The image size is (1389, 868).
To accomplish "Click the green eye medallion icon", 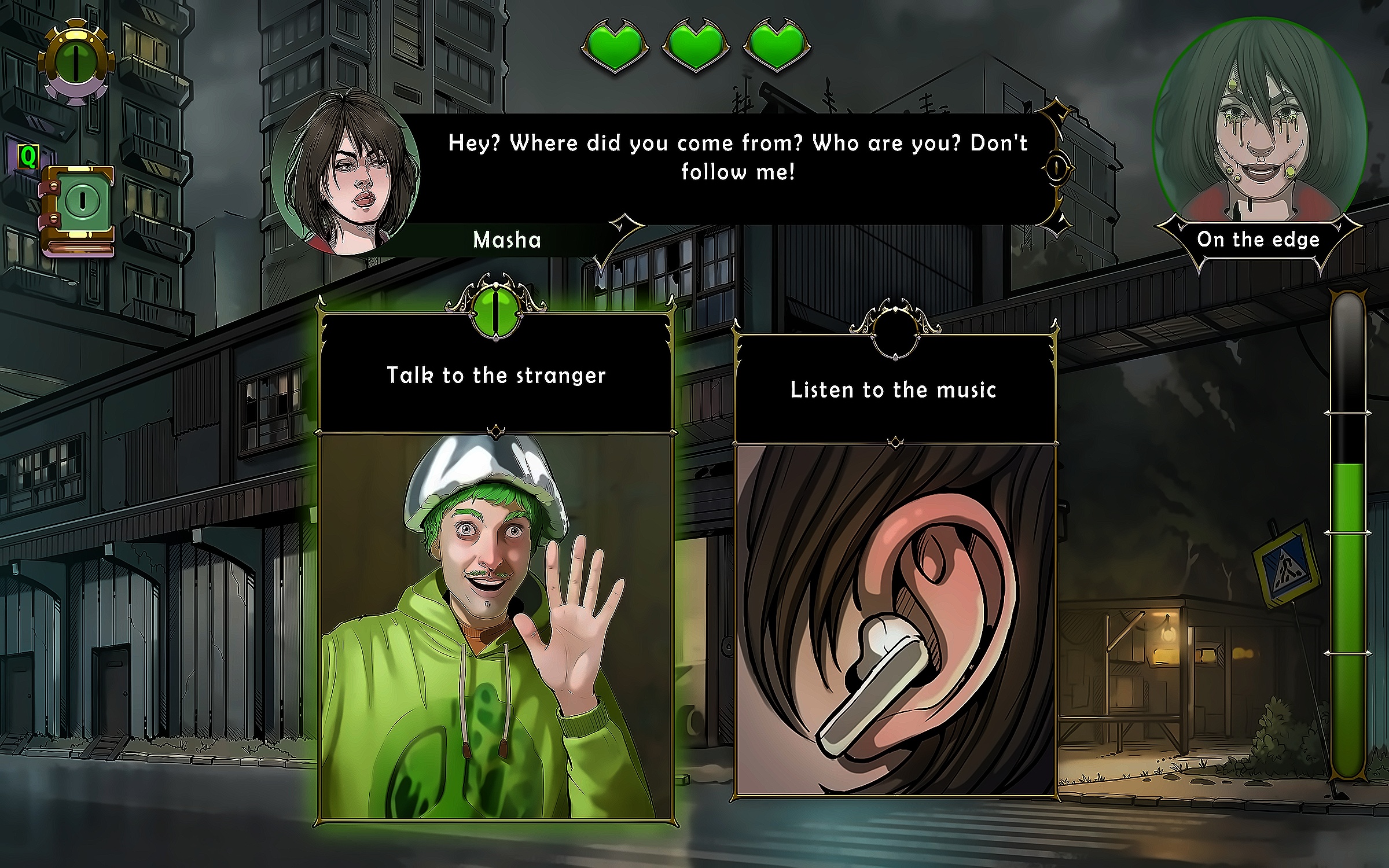I will click(x=76, y=61).
